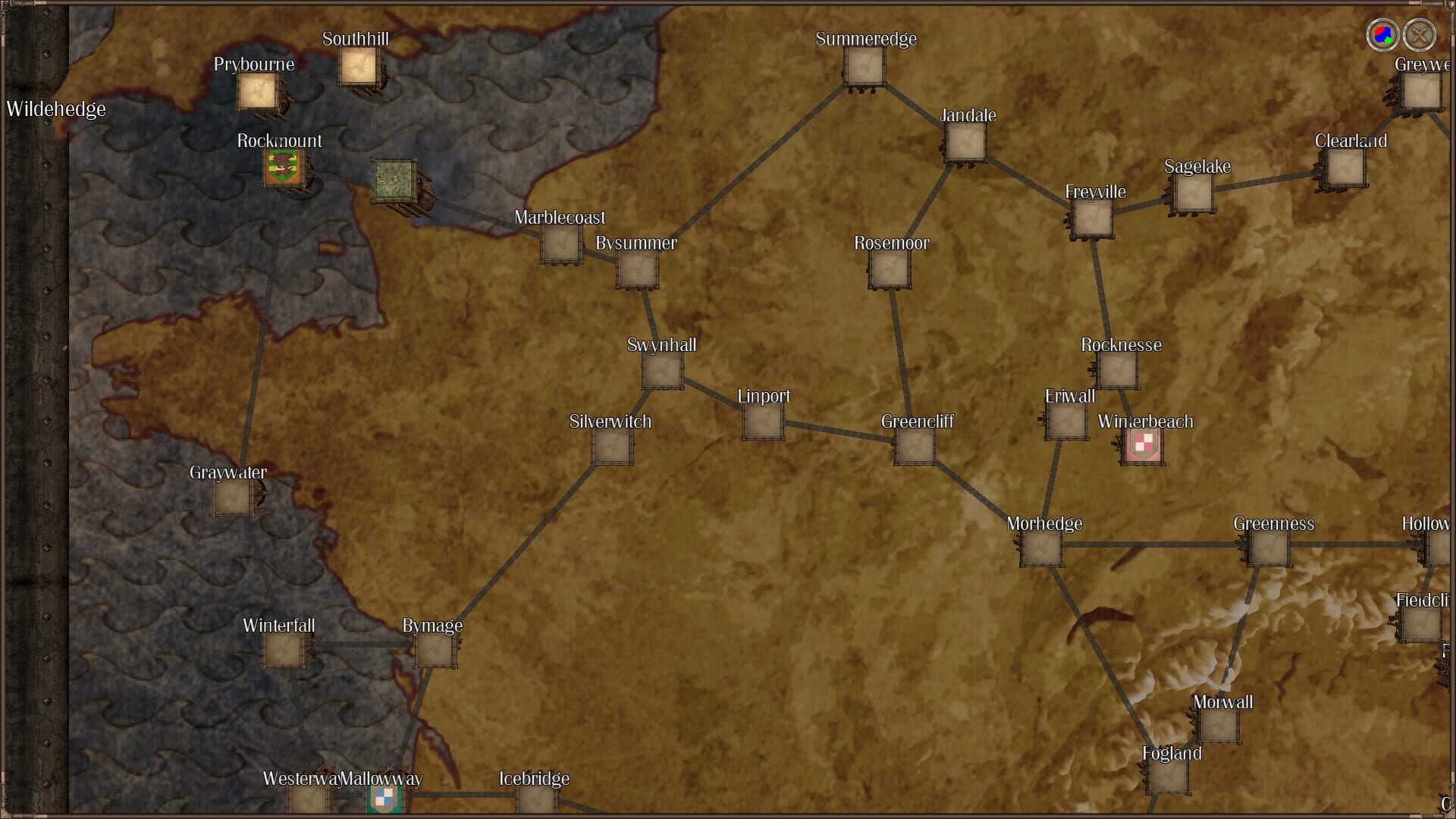Open the Morhedge crossroads node
Screen dimensions: 1456x819
coord(1040,551)
